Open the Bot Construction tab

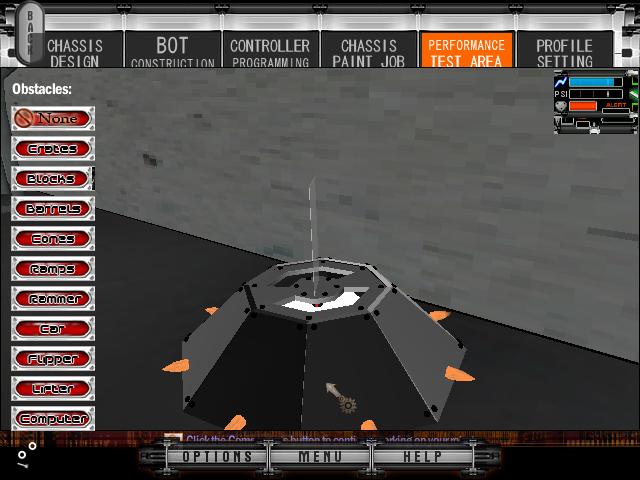pyautogui.click(x=172, y=51)
